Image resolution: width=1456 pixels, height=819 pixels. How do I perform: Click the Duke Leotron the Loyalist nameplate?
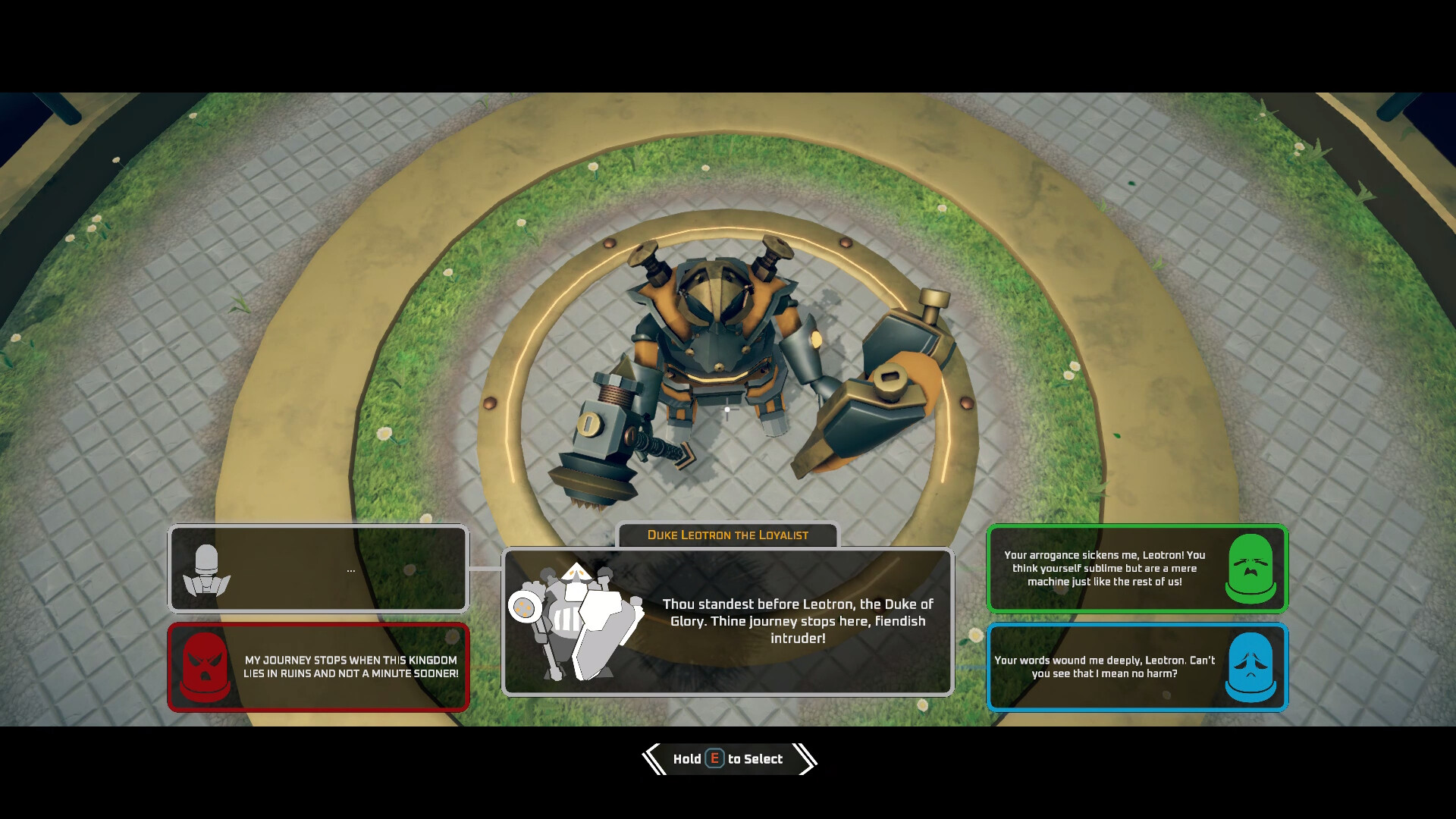coord(727,535)
